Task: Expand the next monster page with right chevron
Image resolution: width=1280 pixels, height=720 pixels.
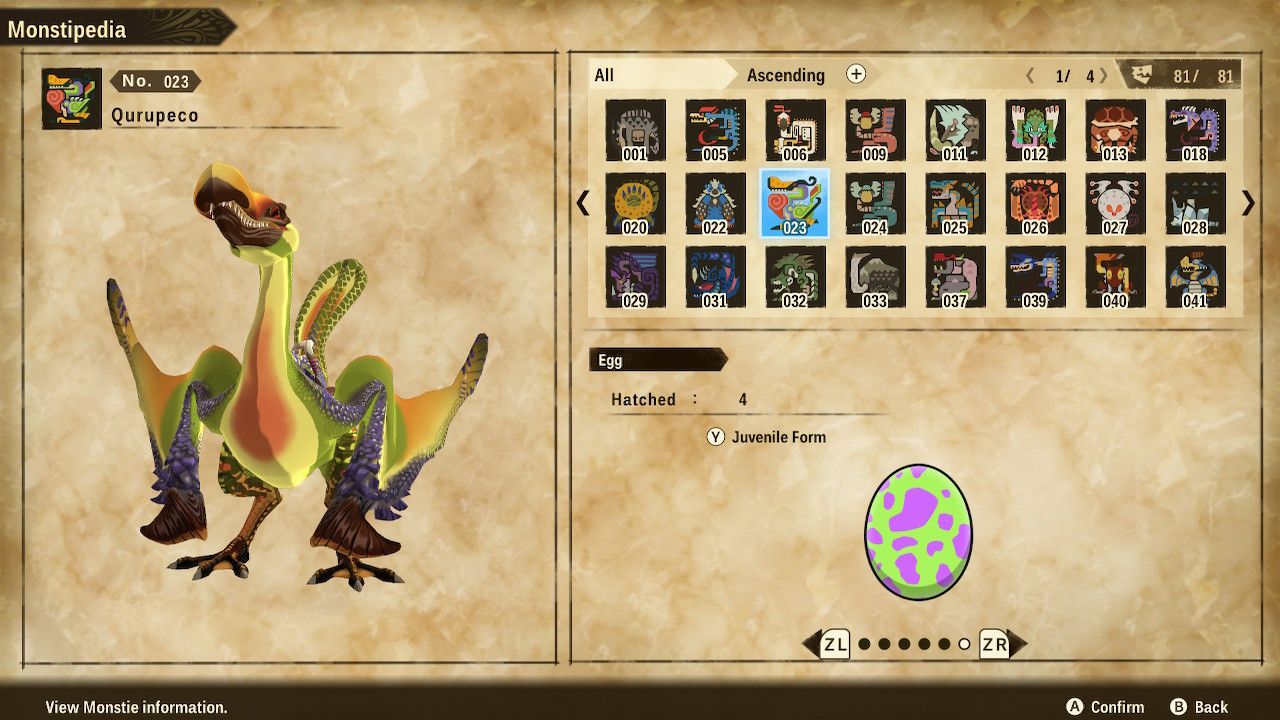Action: coord(1245,203)
